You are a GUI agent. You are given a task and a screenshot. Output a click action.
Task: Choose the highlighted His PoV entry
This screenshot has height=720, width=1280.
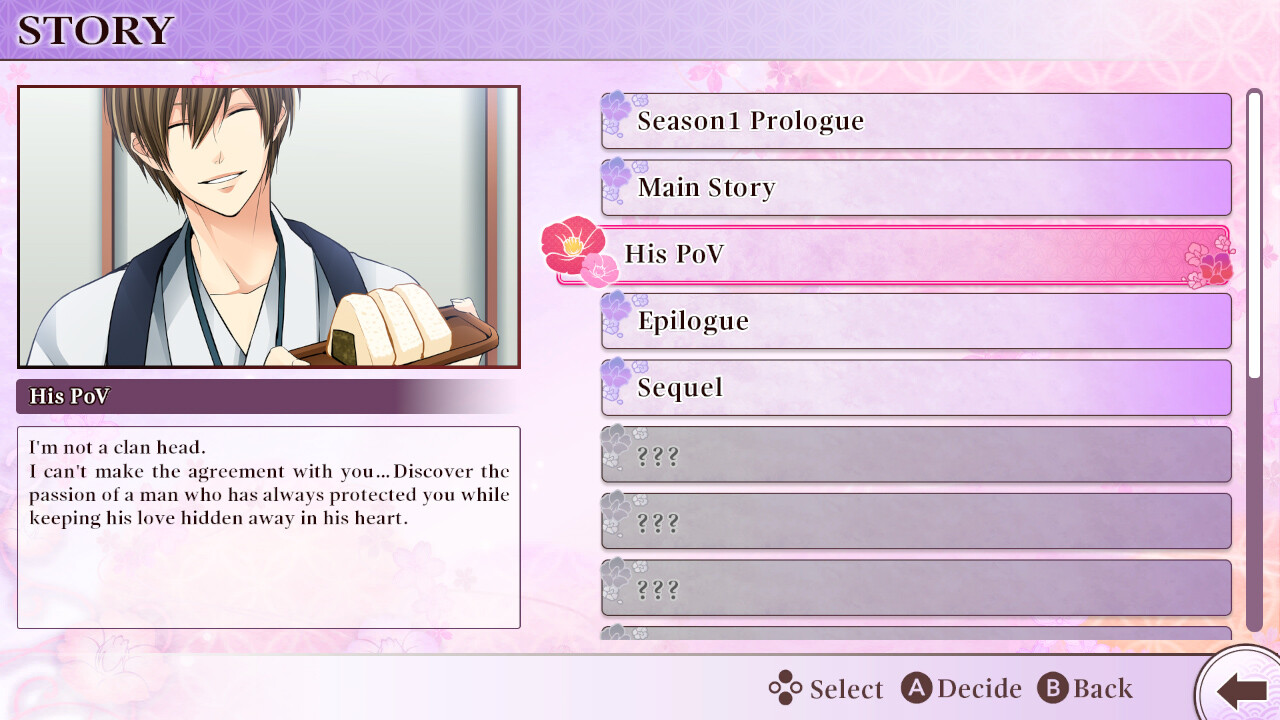[x=893, y=255]
